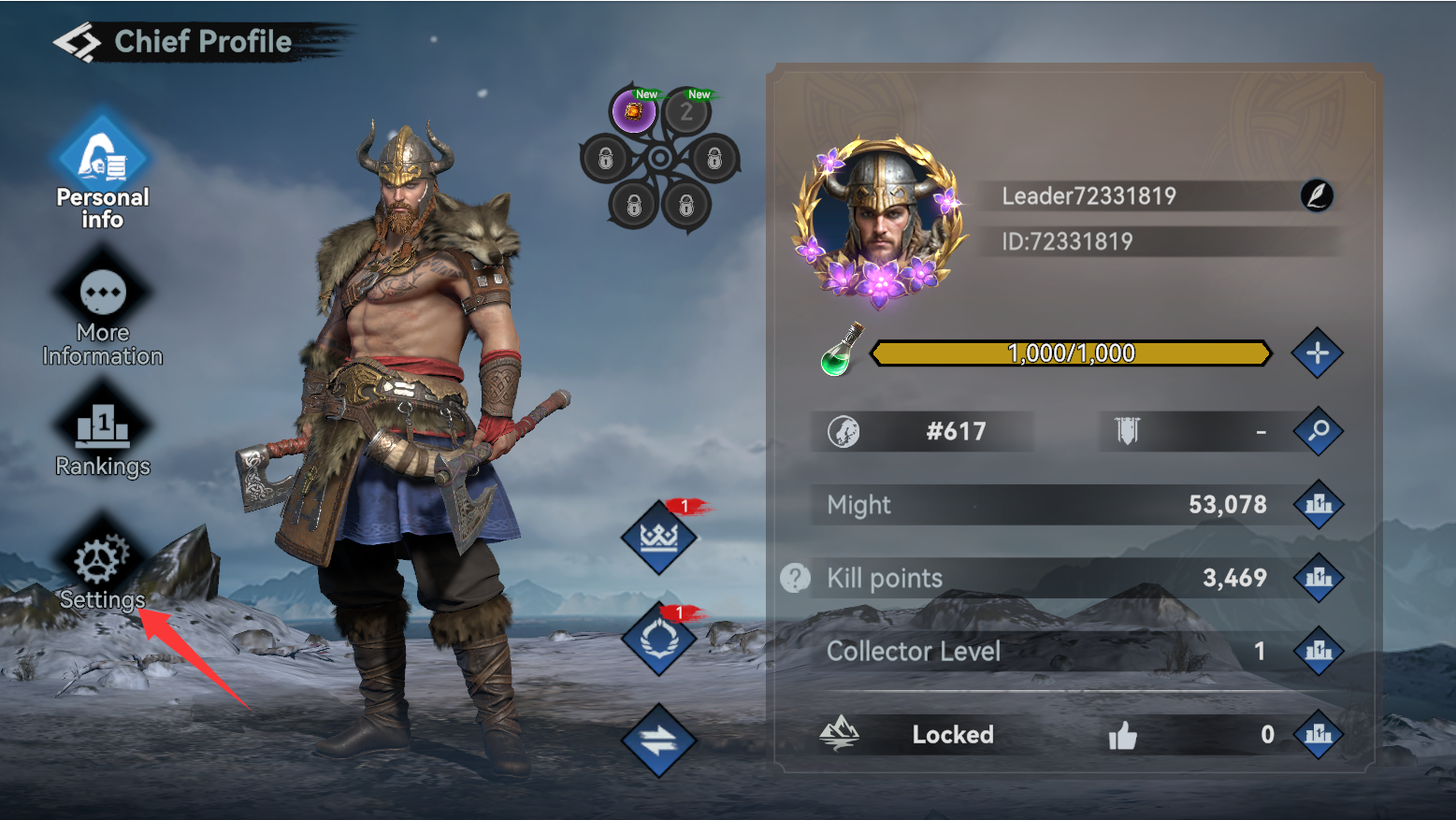The image size is (1456, 820).
Task: Tap the thumbs-up like icon
Action: (1122, 736)
